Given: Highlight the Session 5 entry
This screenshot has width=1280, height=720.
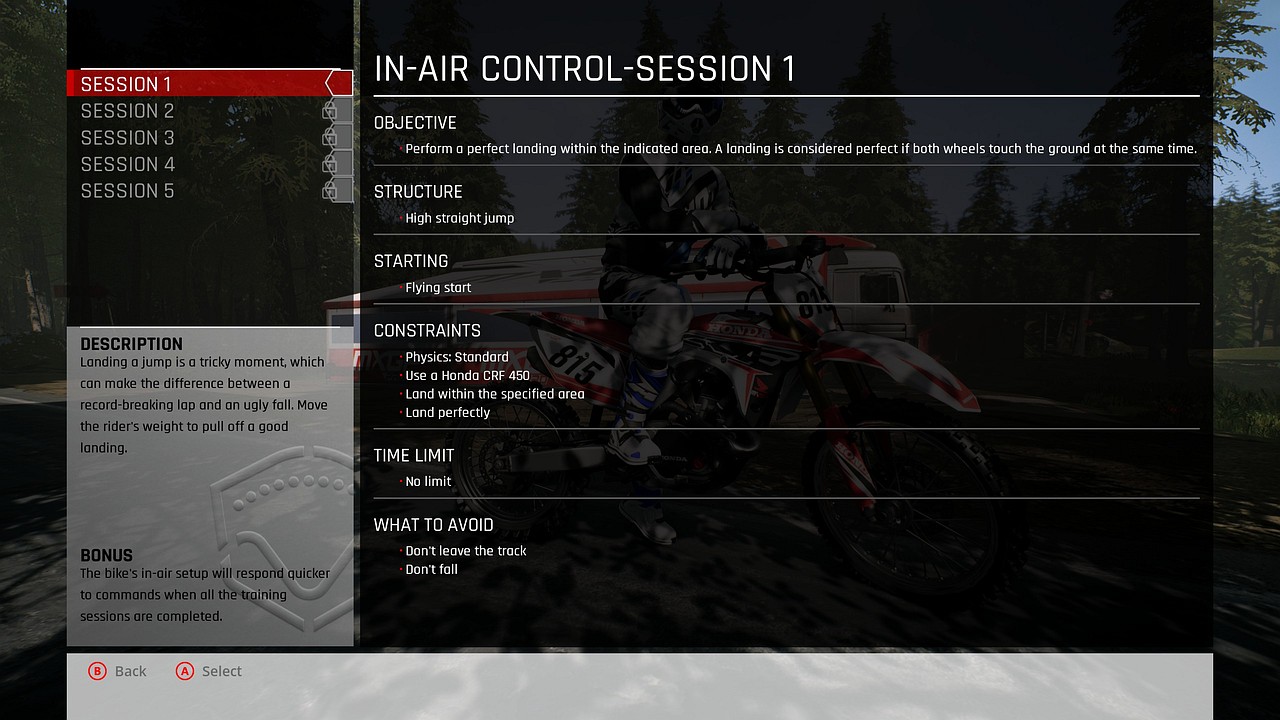Looking at the screenshot, I should tap(128, 191).
